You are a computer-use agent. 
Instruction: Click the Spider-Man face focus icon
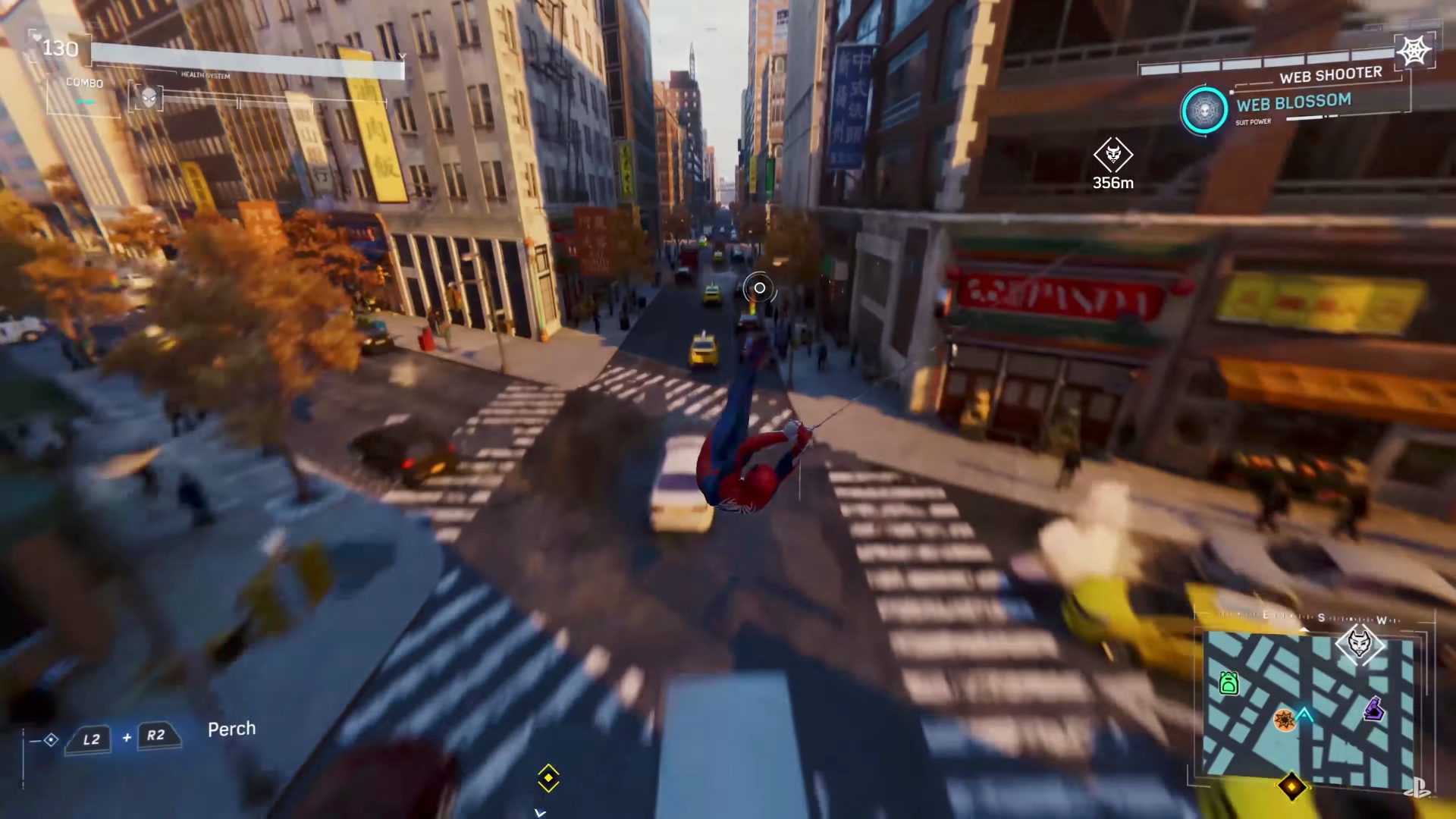point(149,98)
